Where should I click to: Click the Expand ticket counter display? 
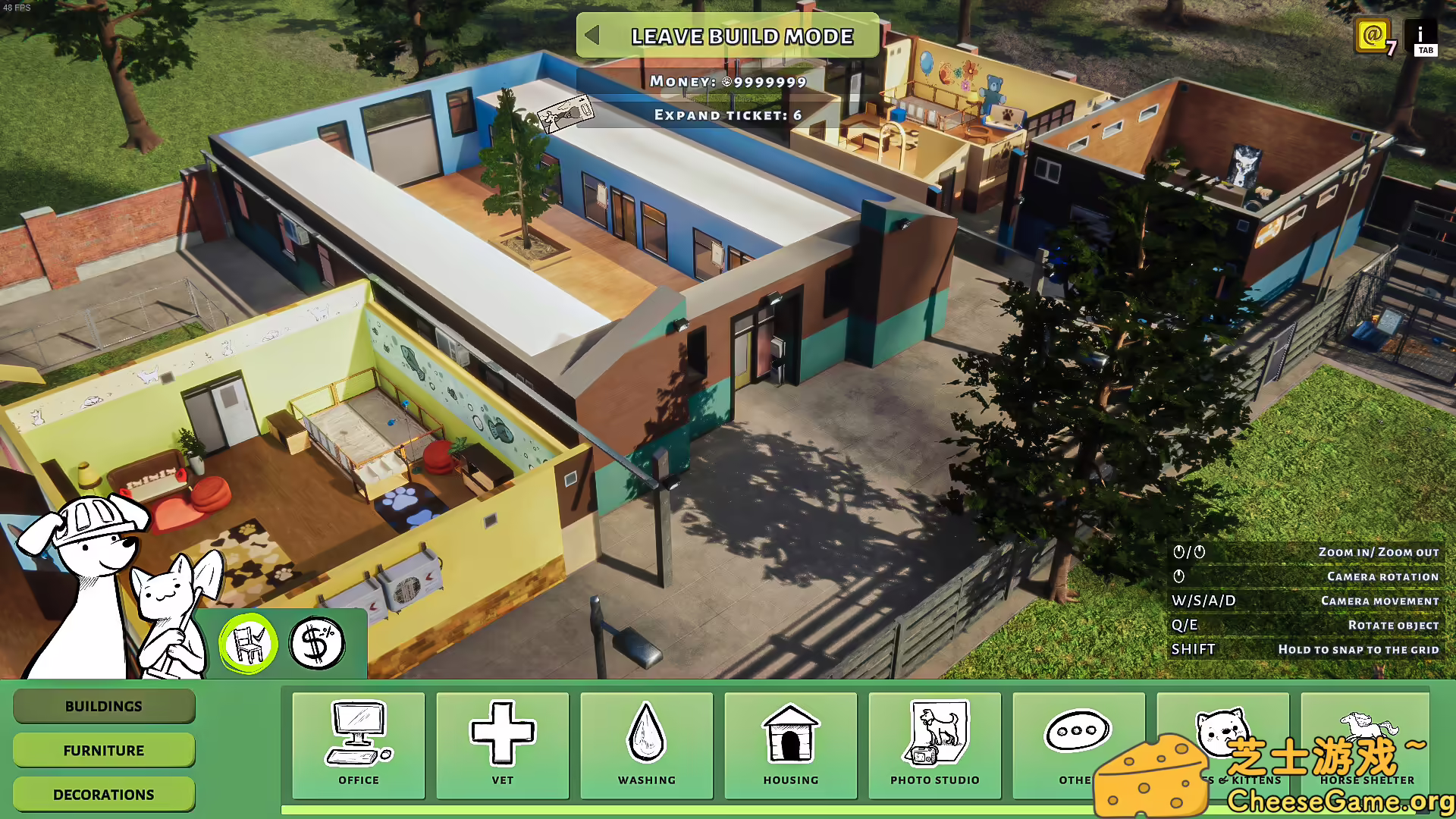(x=726, y=115)
